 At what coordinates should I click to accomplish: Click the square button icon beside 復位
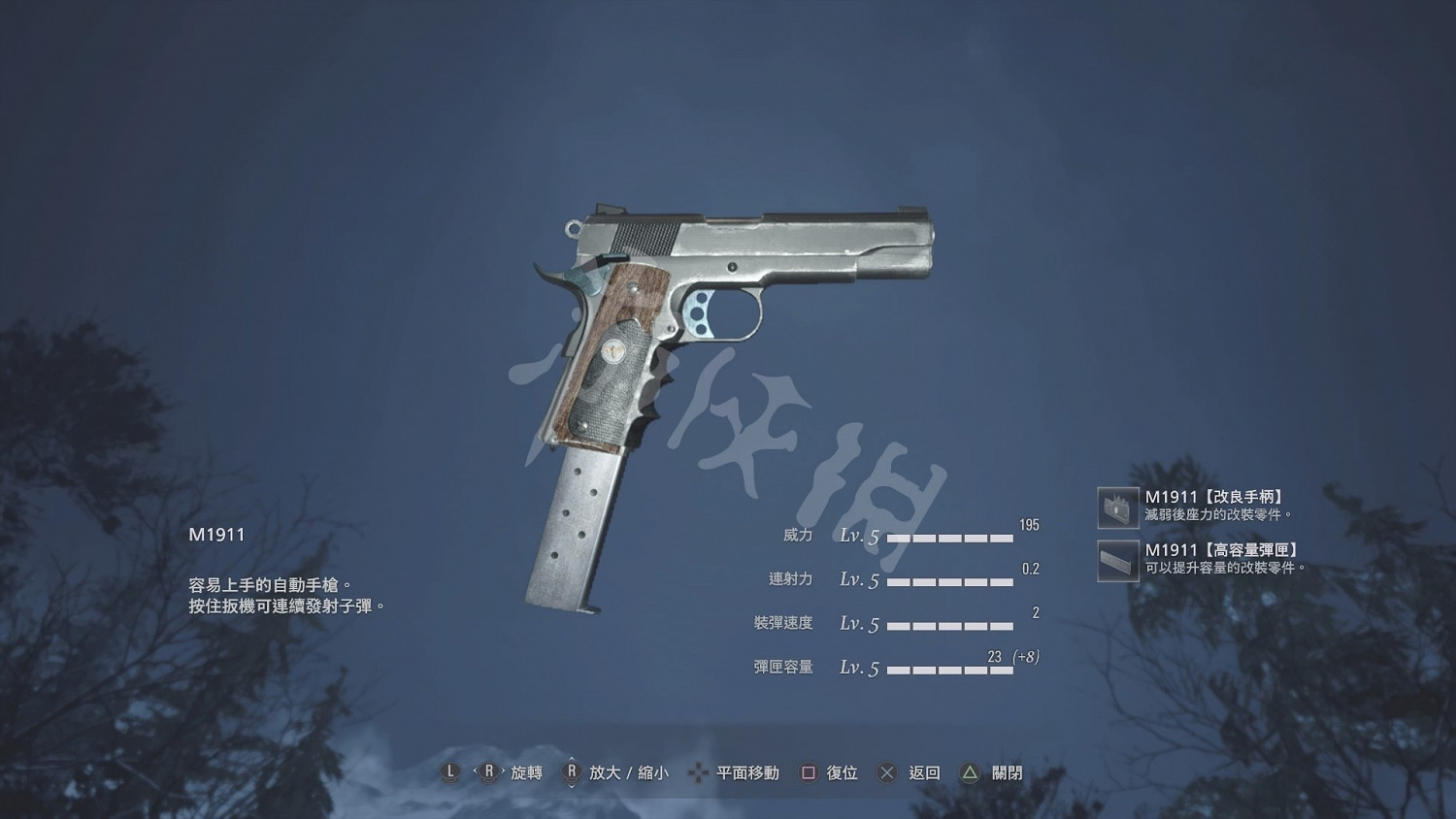pos(807,772)
